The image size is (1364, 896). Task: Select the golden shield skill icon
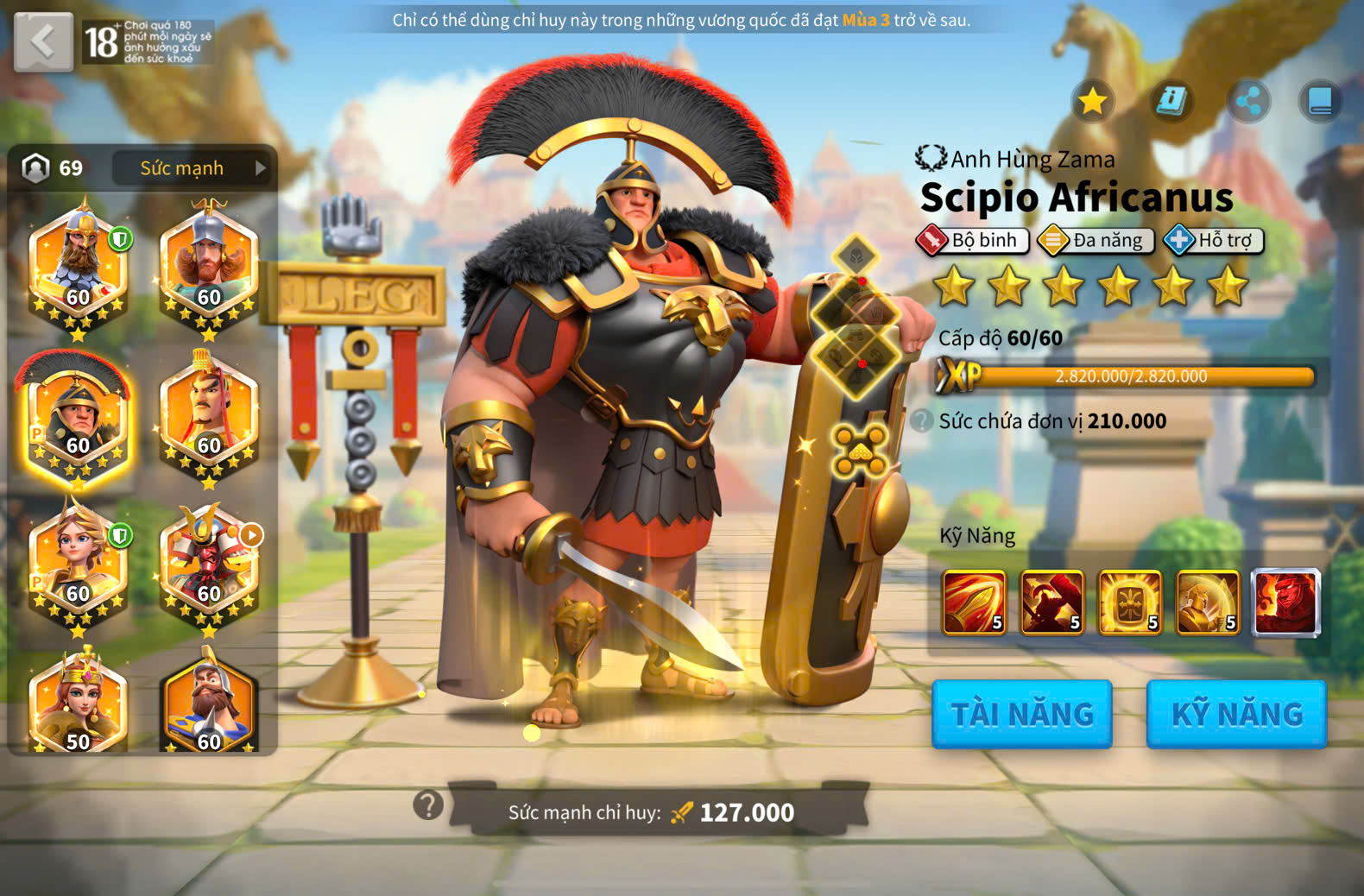tap(1129, 603)
